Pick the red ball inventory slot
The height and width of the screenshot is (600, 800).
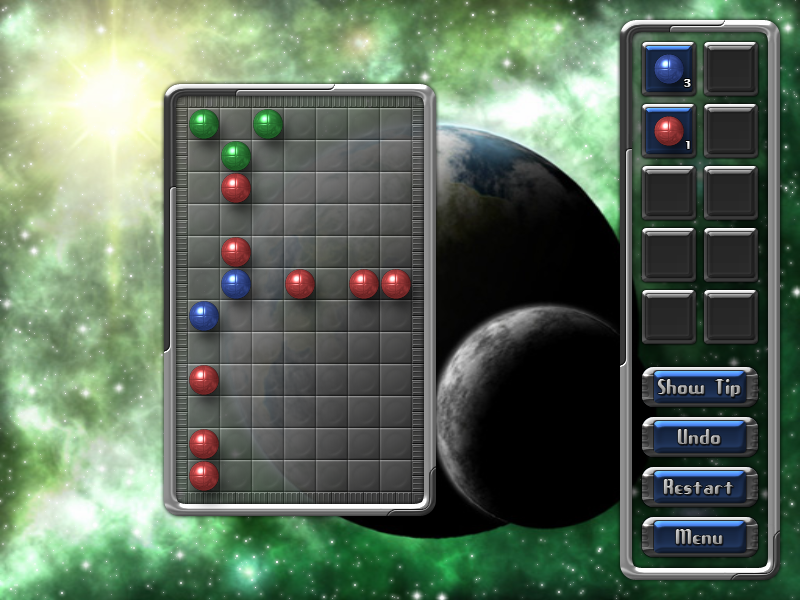(668, 130)
